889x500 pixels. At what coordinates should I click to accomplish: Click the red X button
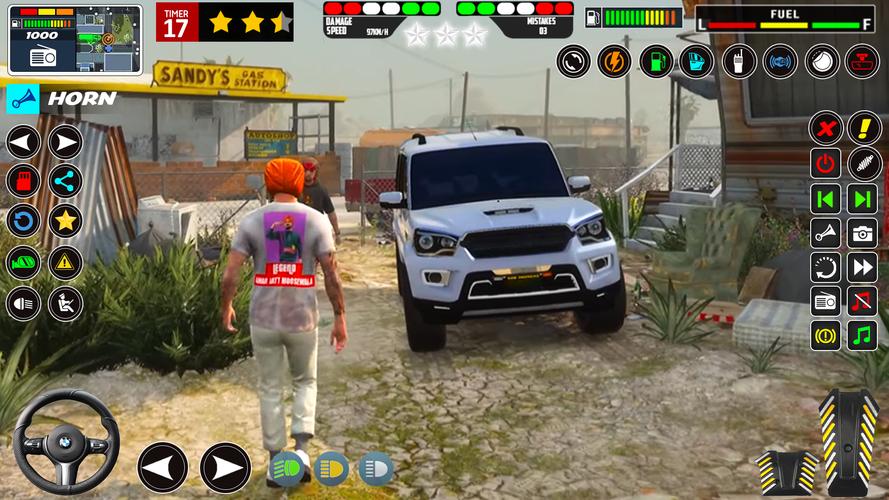pyautogui.click(x=826, y=128)
